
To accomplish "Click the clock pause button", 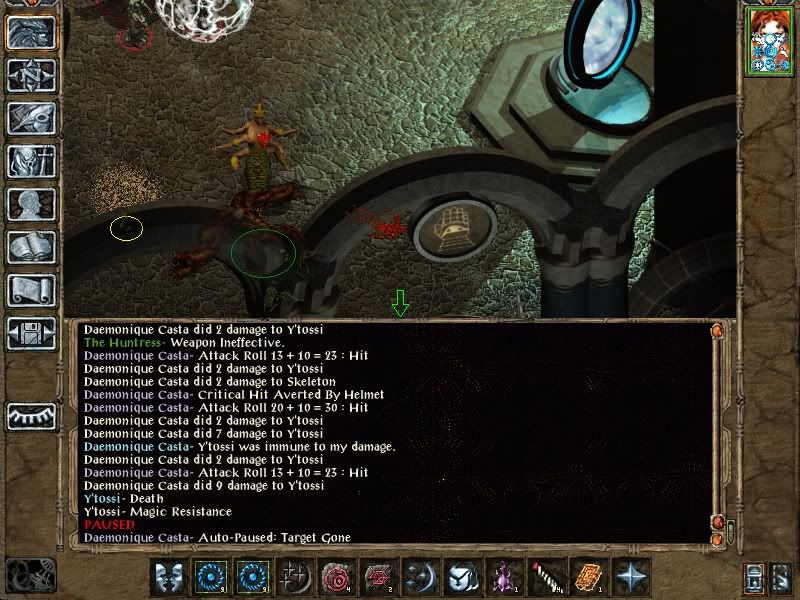I will [x=28, y=577].
